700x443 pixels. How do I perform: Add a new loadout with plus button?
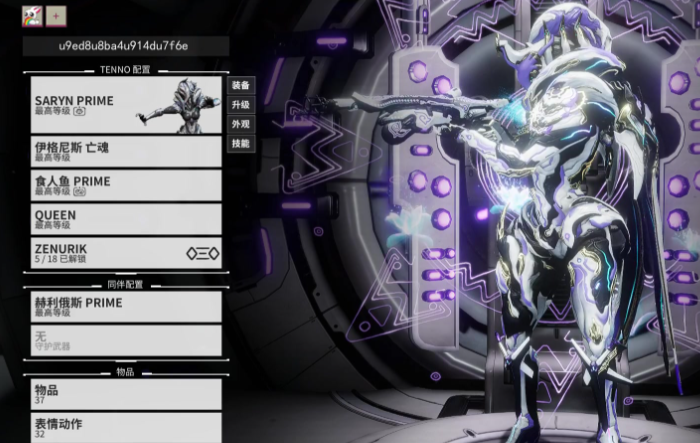55,16
